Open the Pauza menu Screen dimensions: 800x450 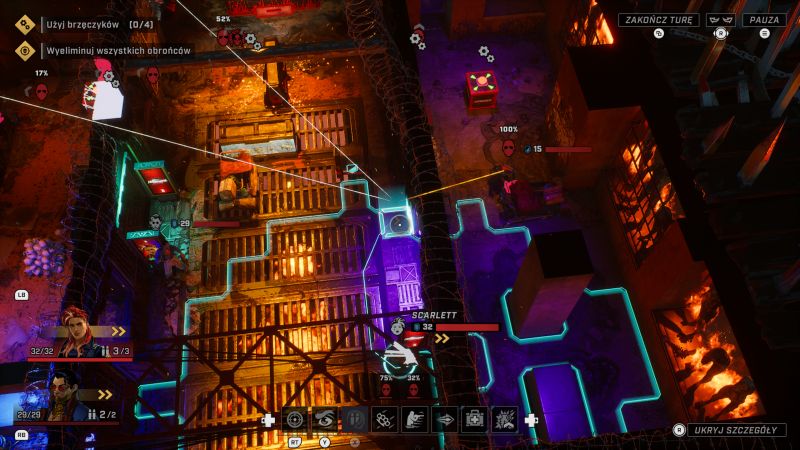pyautogui.click(x=764, y=19)
